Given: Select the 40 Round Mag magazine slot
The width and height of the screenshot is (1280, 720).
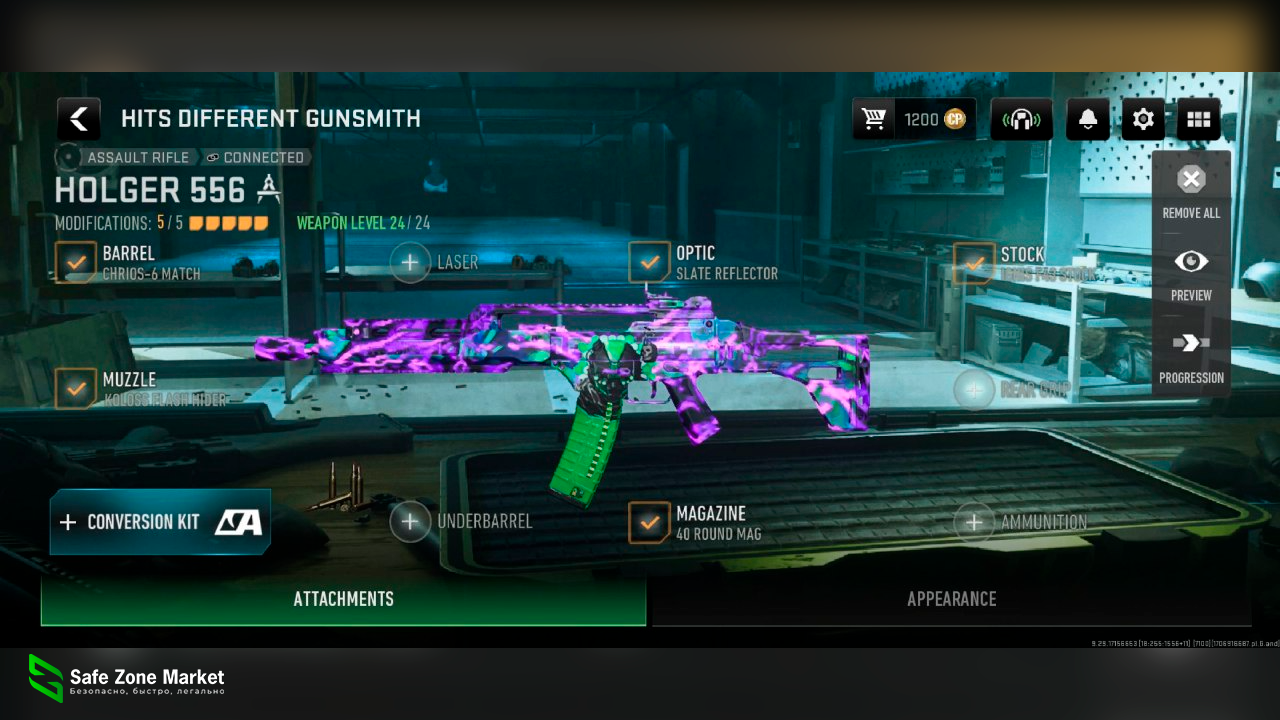Looking at the screenshot, I should click(x=650, y=522).
